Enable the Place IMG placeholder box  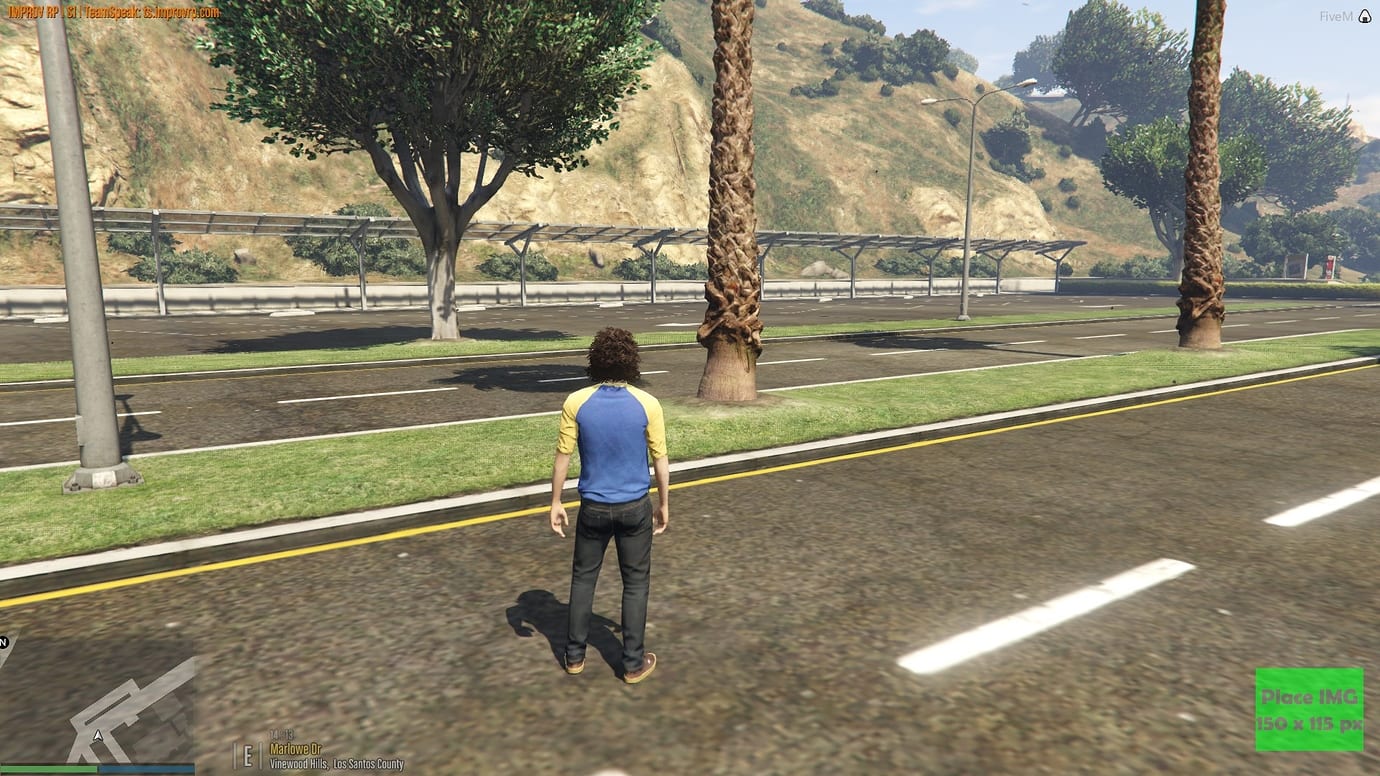[x=1310, y=706]
